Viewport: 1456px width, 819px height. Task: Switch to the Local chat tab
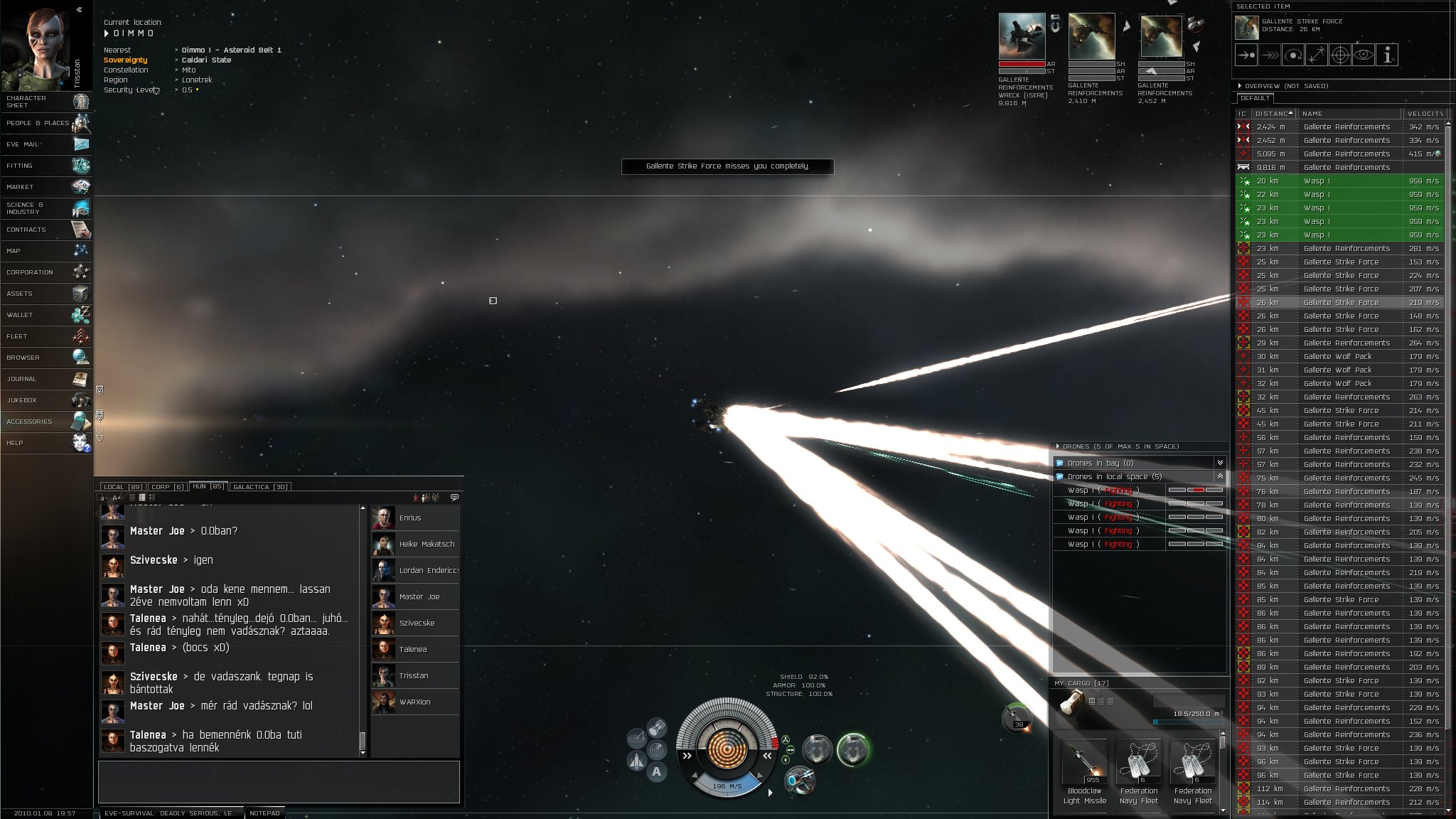click(x=122, y=487)
